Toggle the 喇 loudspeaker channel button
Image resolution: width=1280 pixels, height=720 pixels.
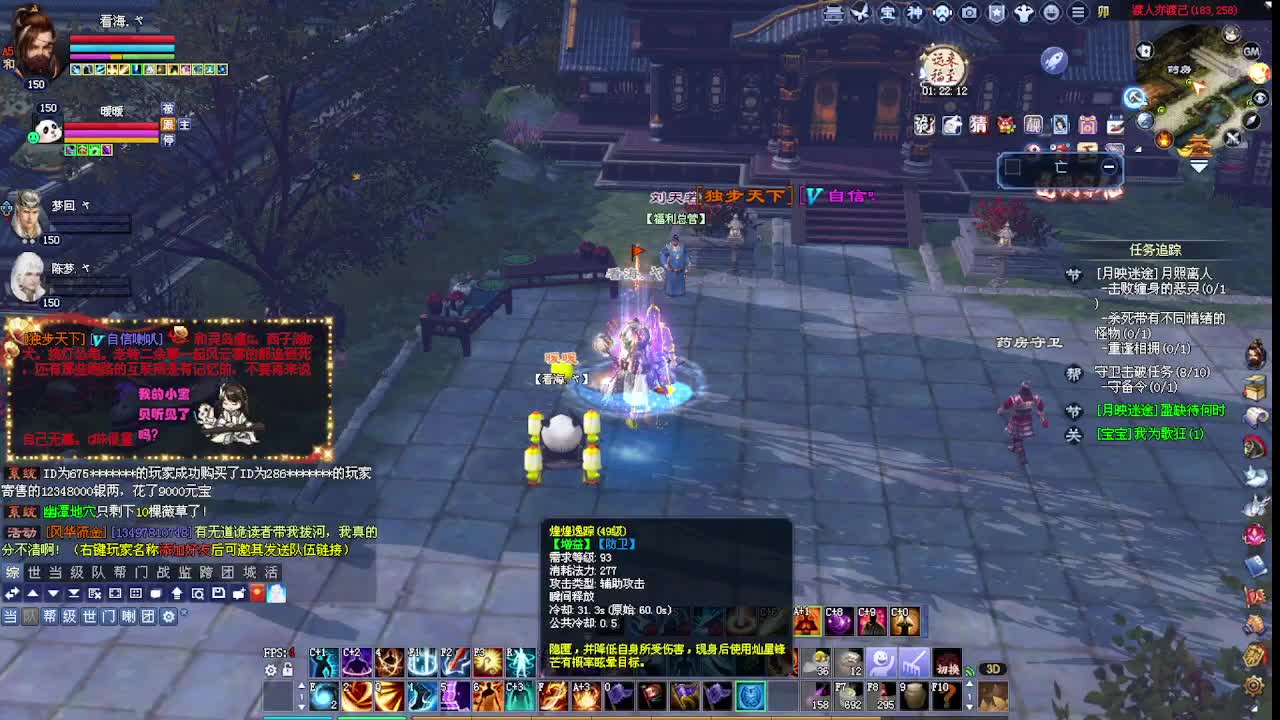[128, 616]
